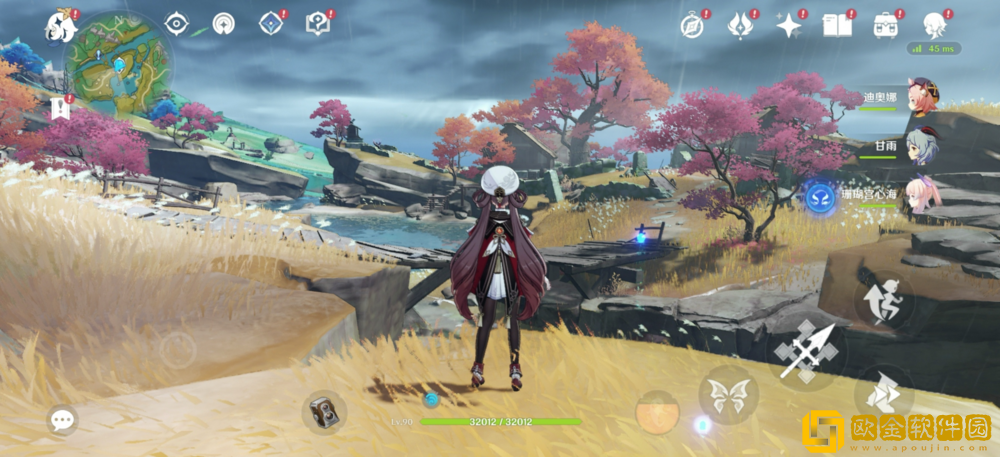Open the chat speech bubble
Viewport: 1000px width, 457px height.
pos(62,420)
